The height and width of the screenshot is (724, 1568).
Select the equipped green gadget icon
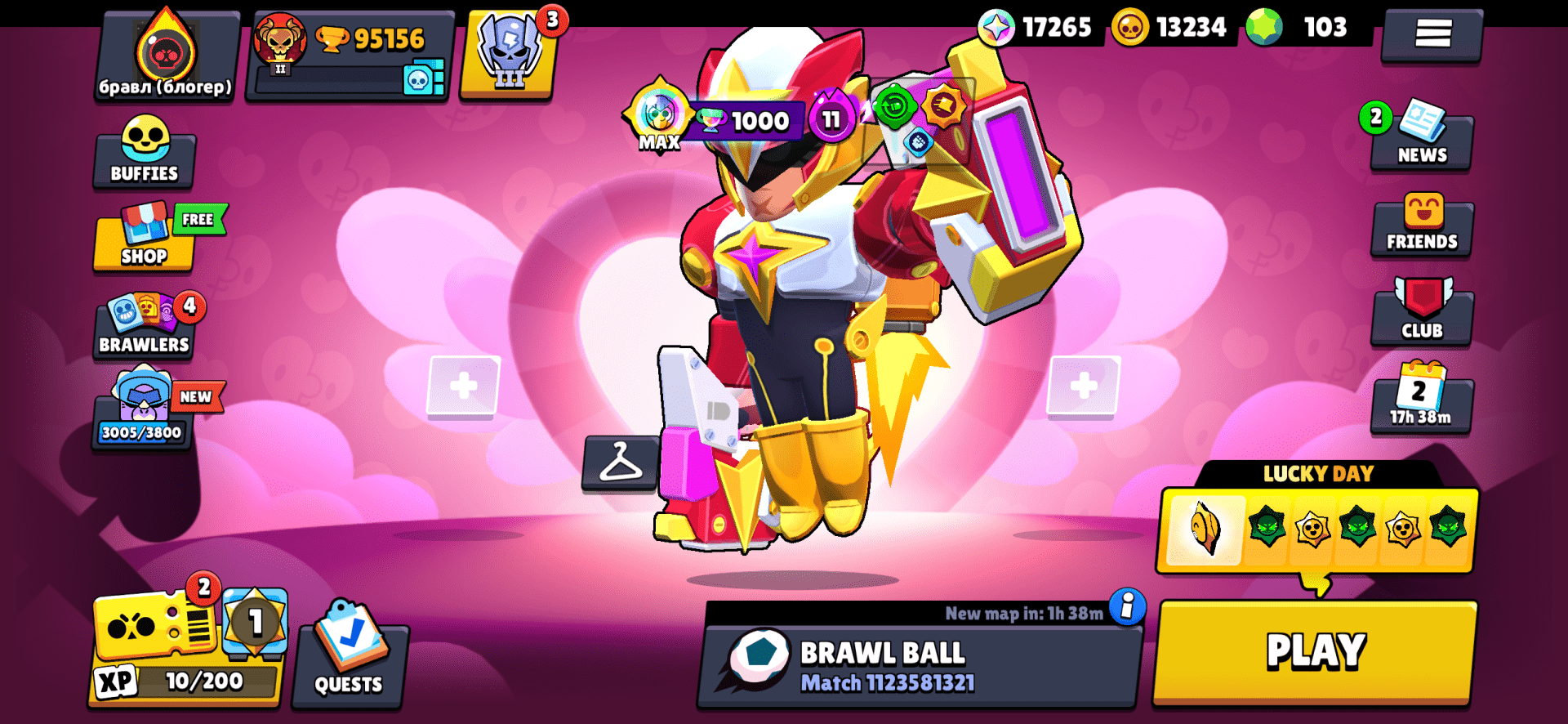[895, 107]
